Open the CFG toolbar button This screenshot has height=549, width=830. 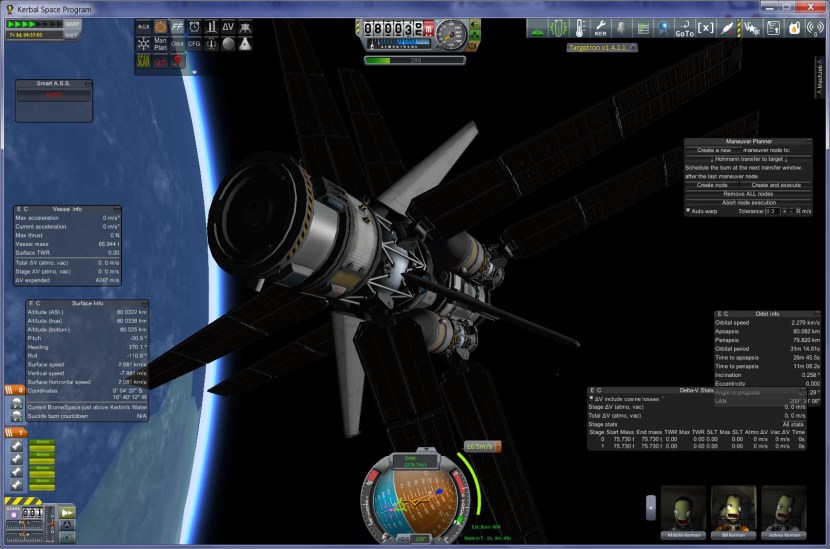click(194, 44)
